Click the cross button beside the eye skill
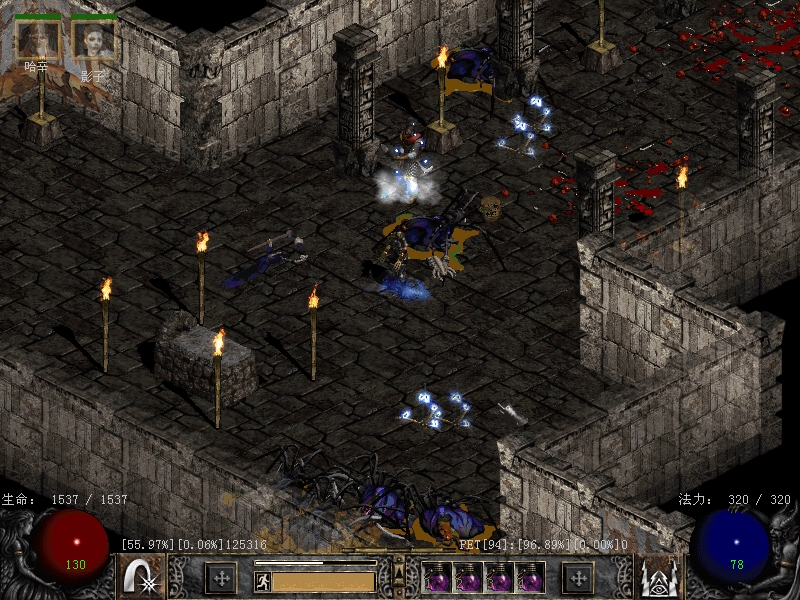This screenshot has width=800, height=600. [578, 578]
